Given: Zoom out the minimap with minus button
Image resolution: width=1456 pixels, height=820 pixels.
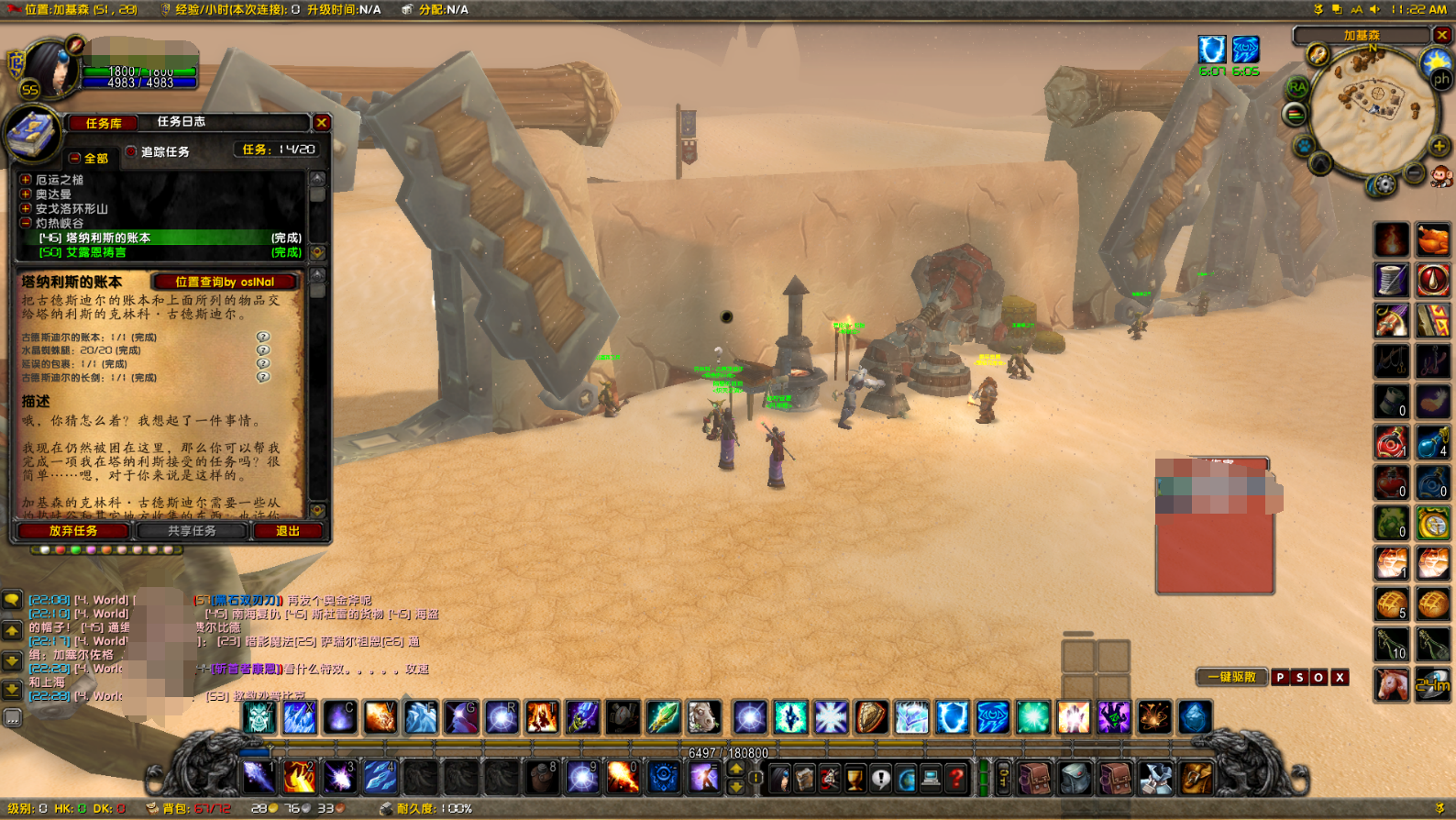Looking at the screenshot, I should pyautogui.click(x=1415, y=172).
